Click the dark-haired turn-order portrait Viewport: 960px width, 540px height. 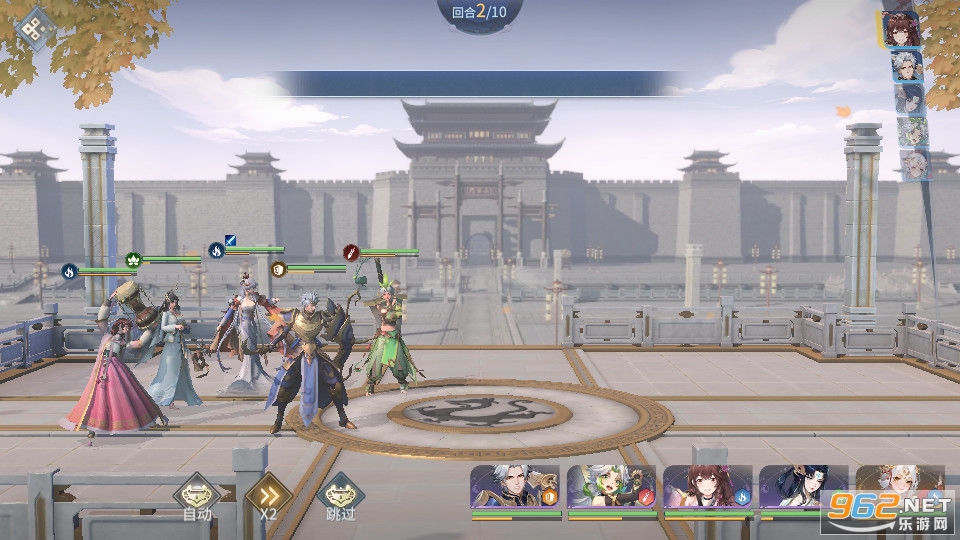[x=909, y=99]
